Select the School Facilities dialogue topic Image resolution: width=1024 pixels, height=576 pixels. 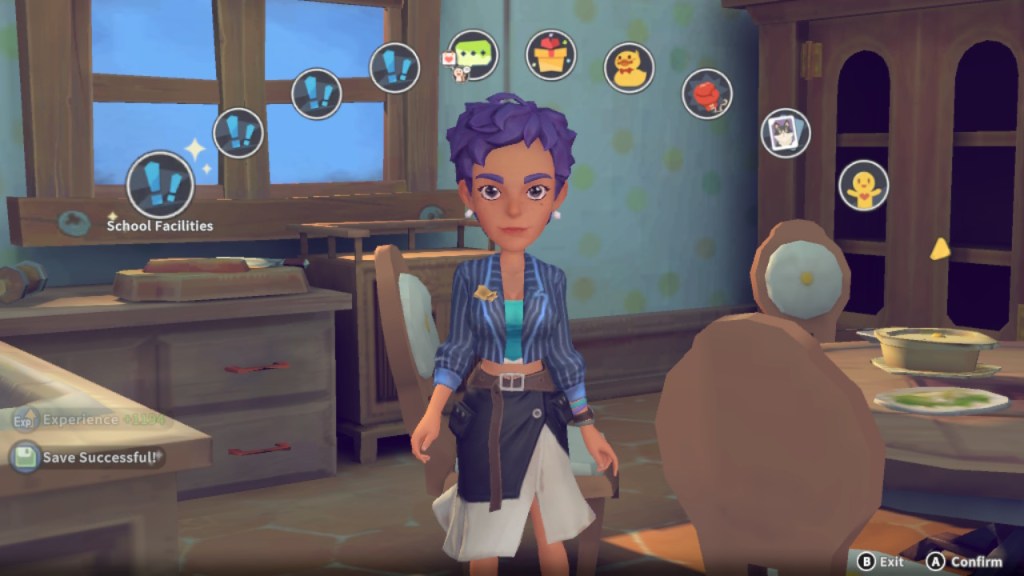coord(160,185)
